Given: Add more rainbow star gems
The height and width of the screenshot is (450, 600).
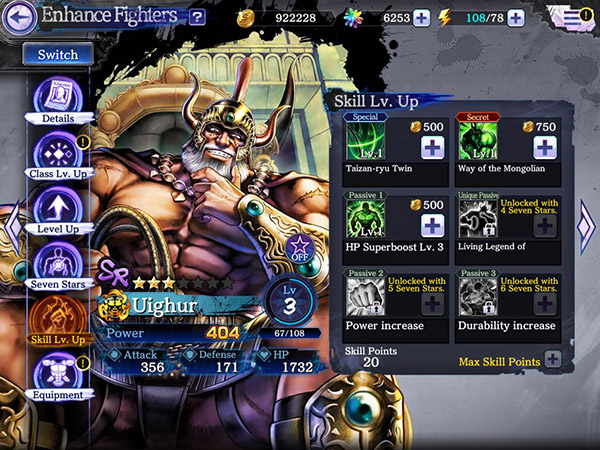Looking at the screenshot, I should point(421,17).
